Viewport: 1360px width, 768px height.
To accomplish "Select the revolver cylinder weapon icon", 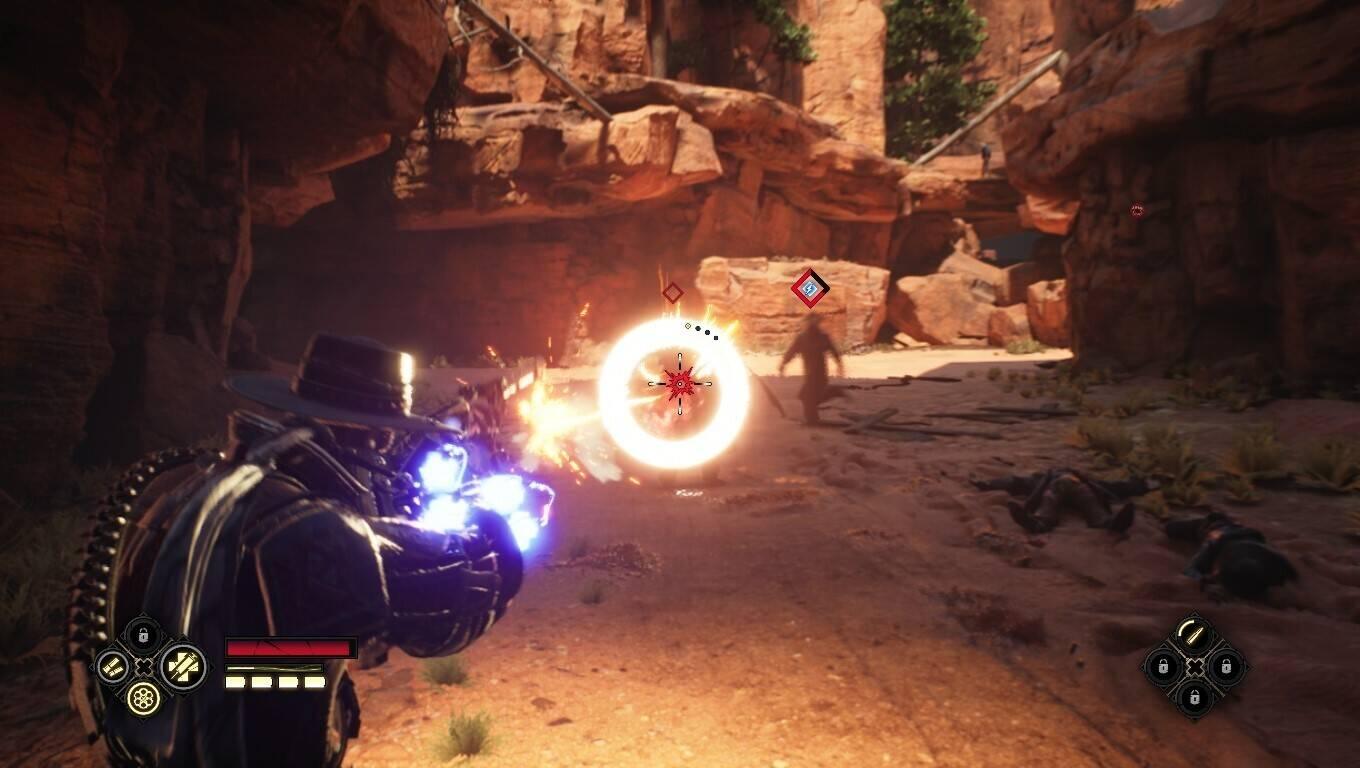I will (144, 697).
